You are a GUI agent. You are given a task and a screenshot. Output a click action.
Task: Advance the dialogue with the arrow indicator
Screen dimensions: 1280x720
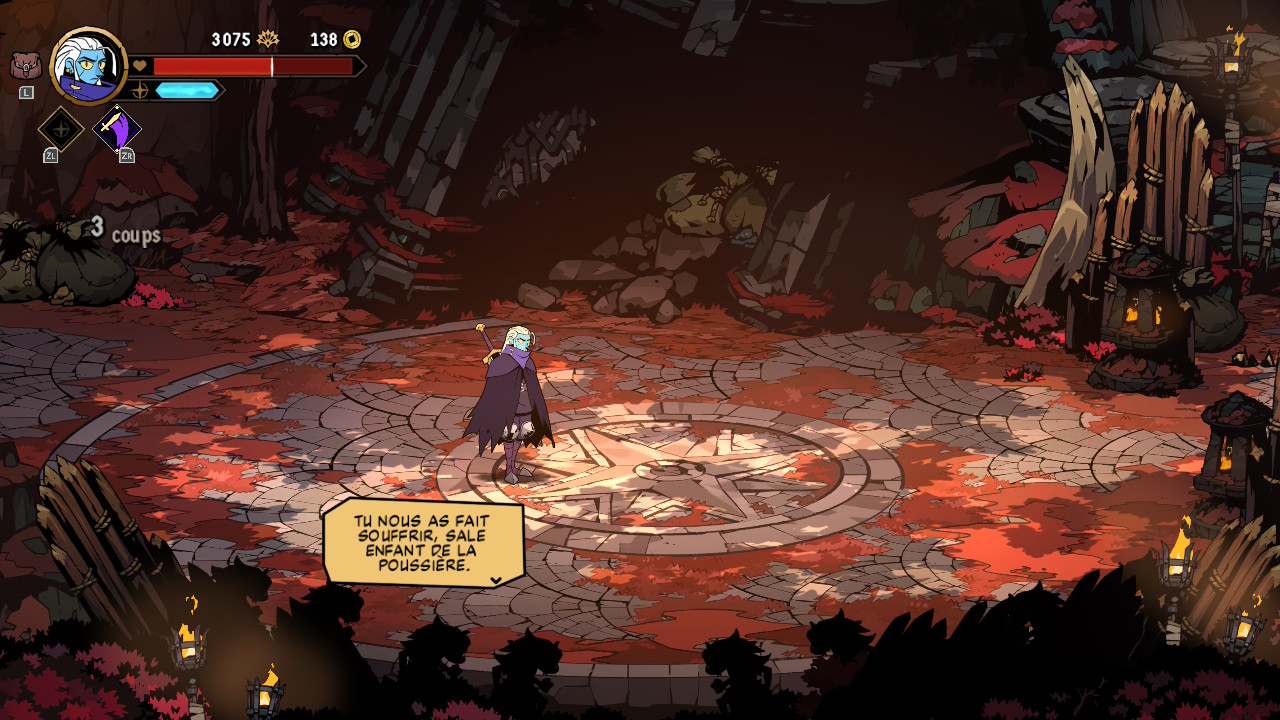pos(496,580)
